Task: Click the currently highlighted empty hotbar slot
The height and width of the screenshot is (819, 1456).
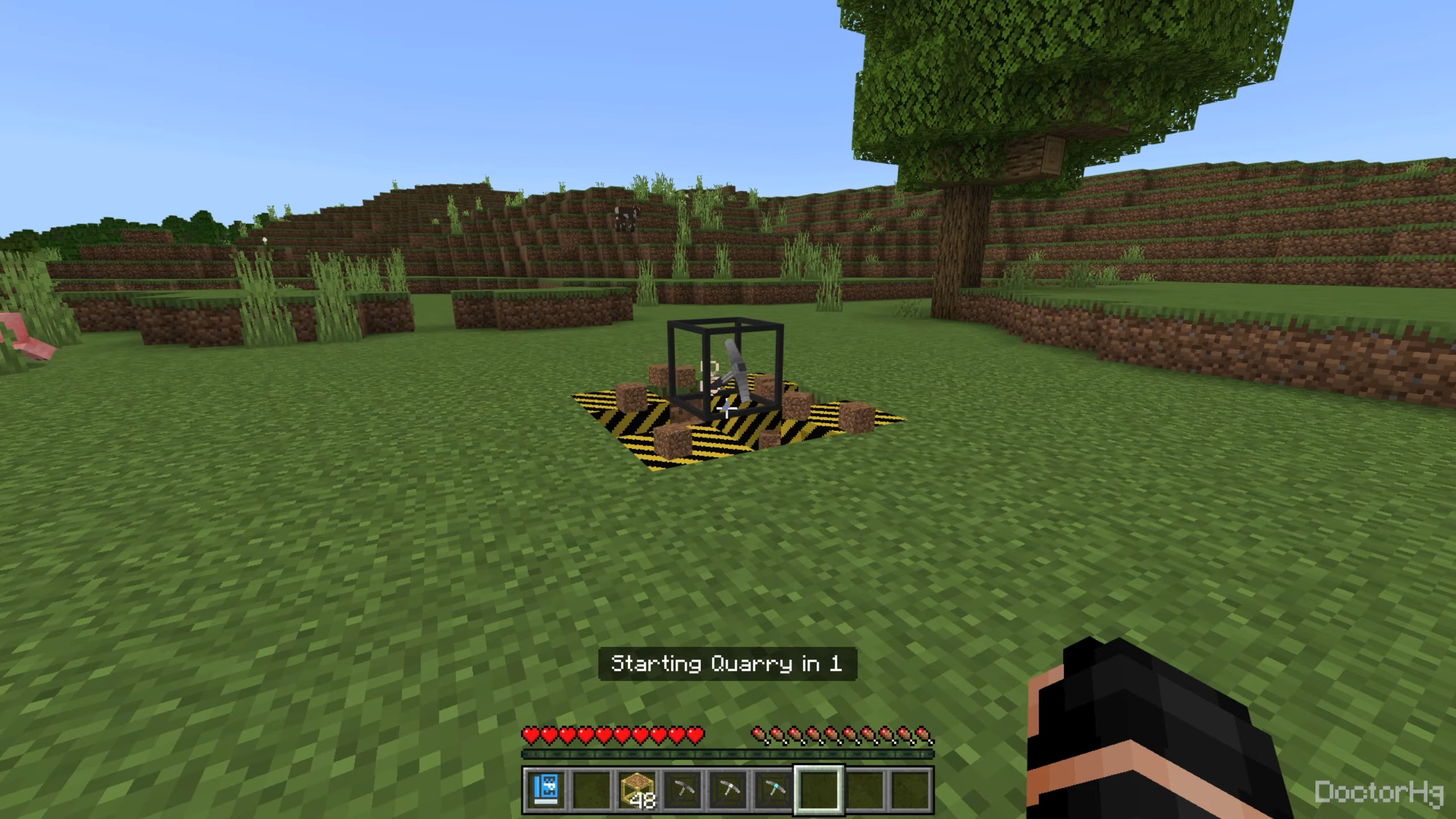Action: [x=820, y=789]
